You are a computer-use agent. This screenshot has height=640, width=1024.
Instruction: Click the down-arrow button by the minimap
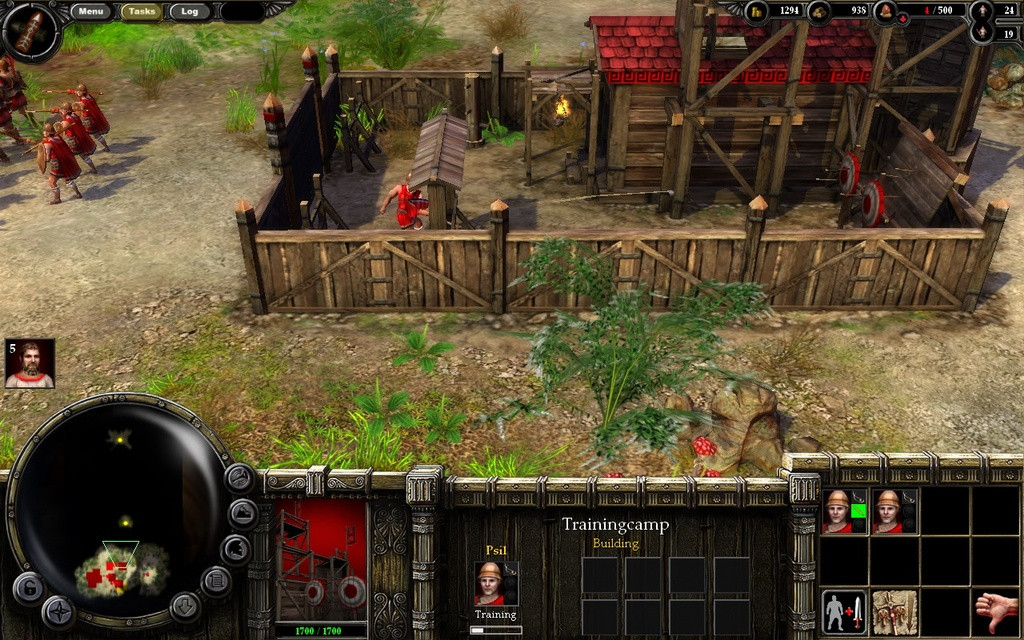tap(184, 605)
